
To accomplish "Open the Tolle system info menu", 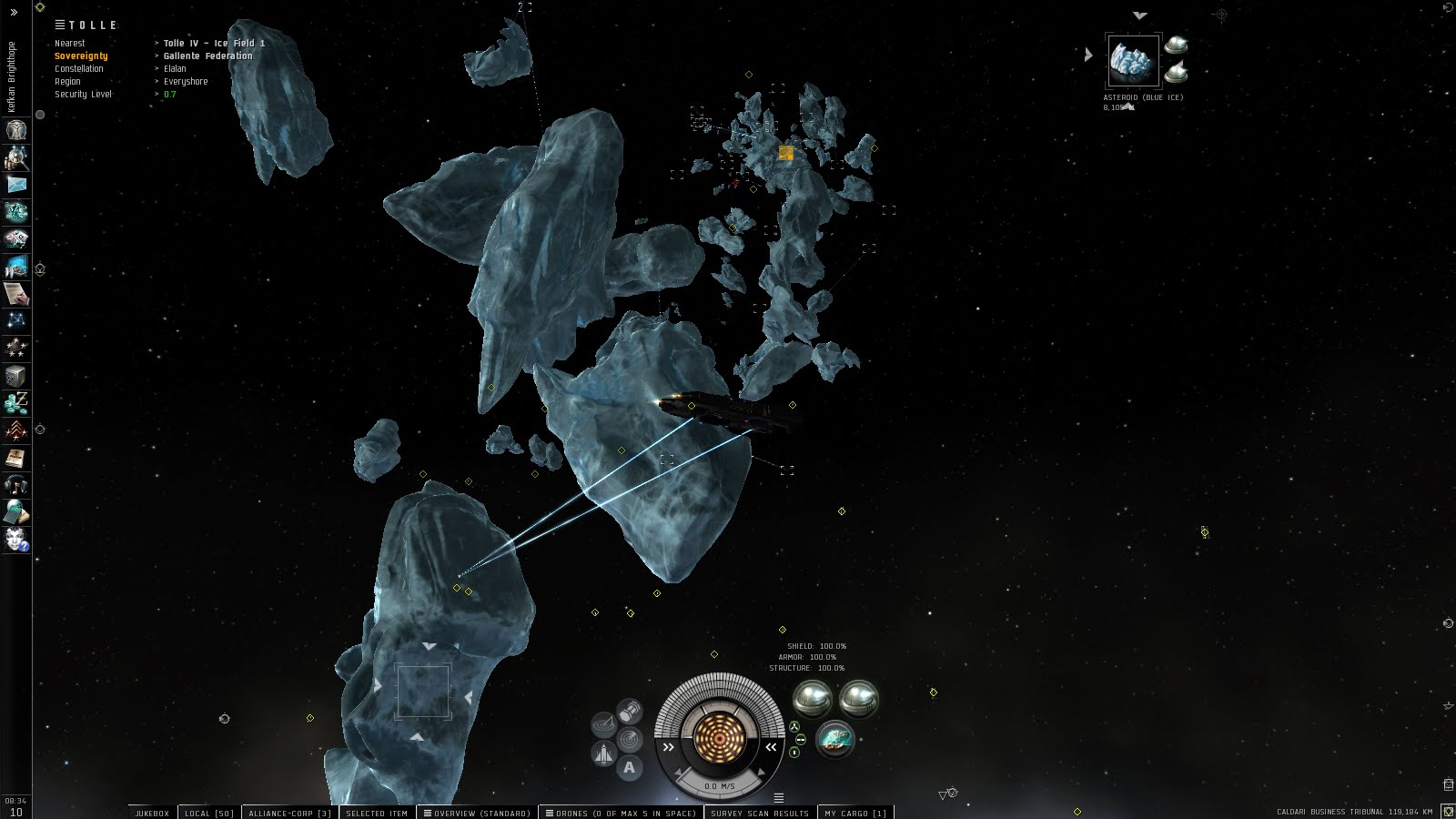I will [x=60, y=25].
